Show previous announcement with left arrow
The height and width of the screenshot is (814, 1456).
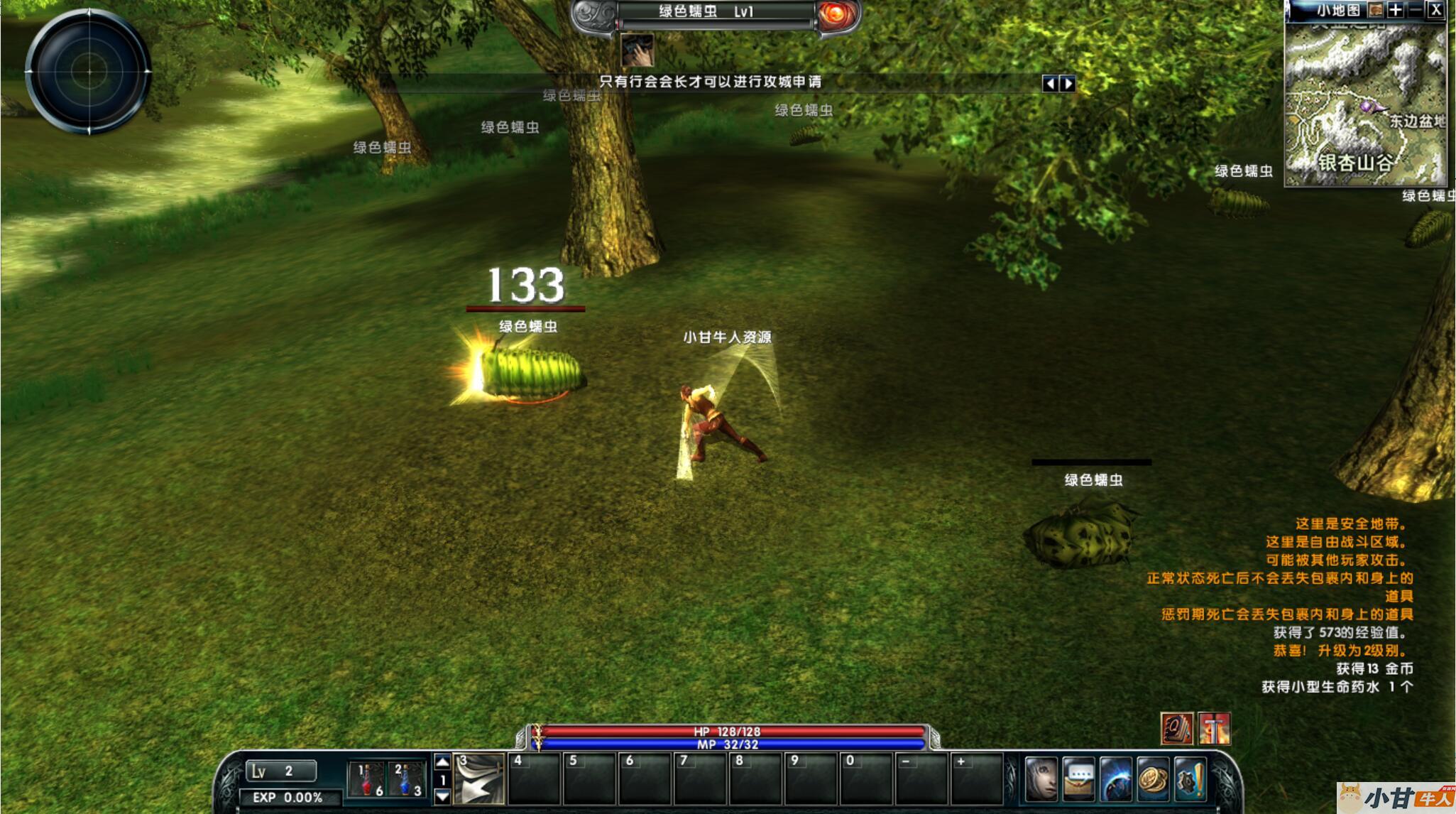click(1050, 84)
